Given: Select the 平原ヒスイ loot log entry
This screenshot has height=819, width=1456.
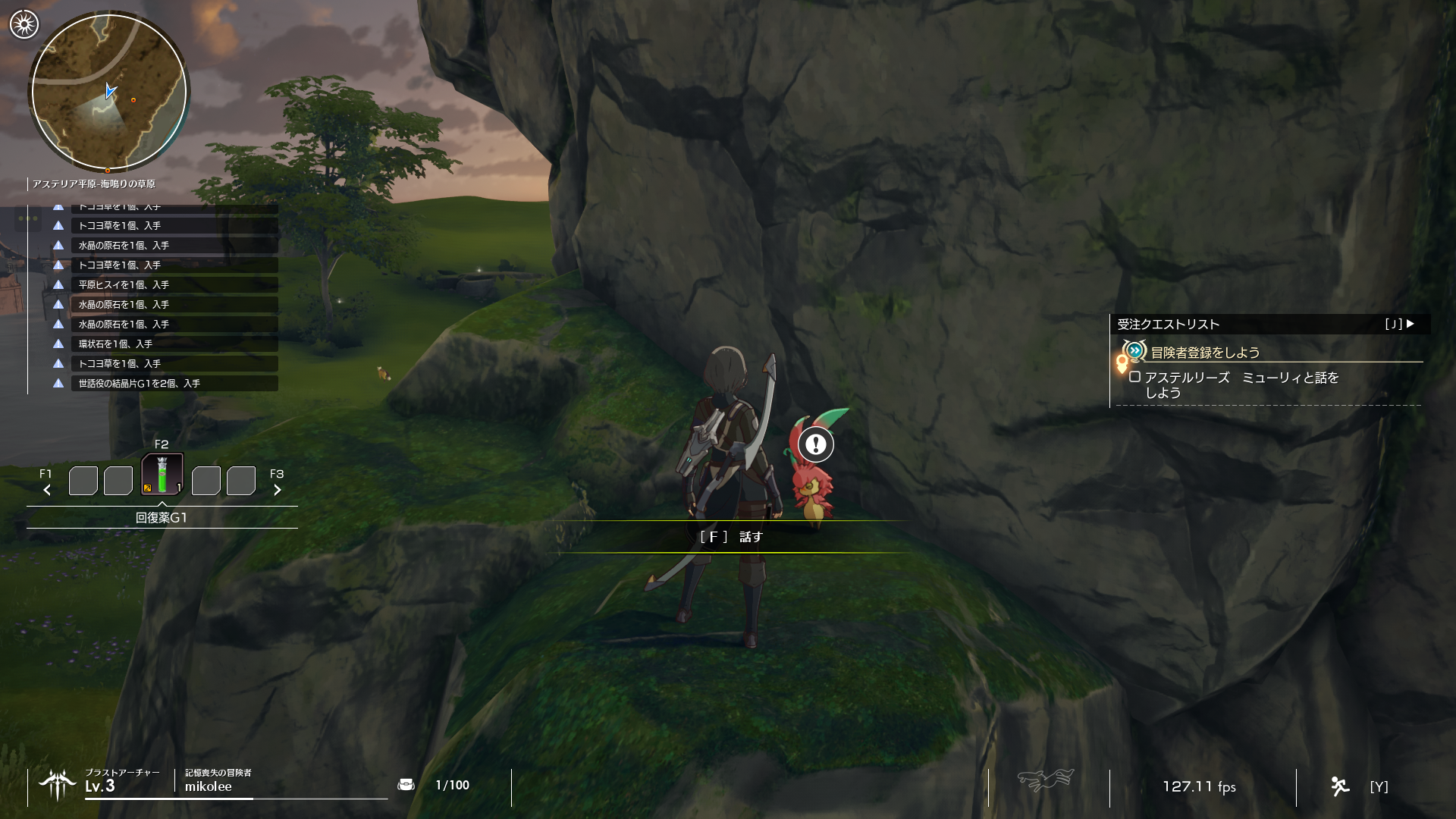Looking at the screenshot, I should [174, 285].
